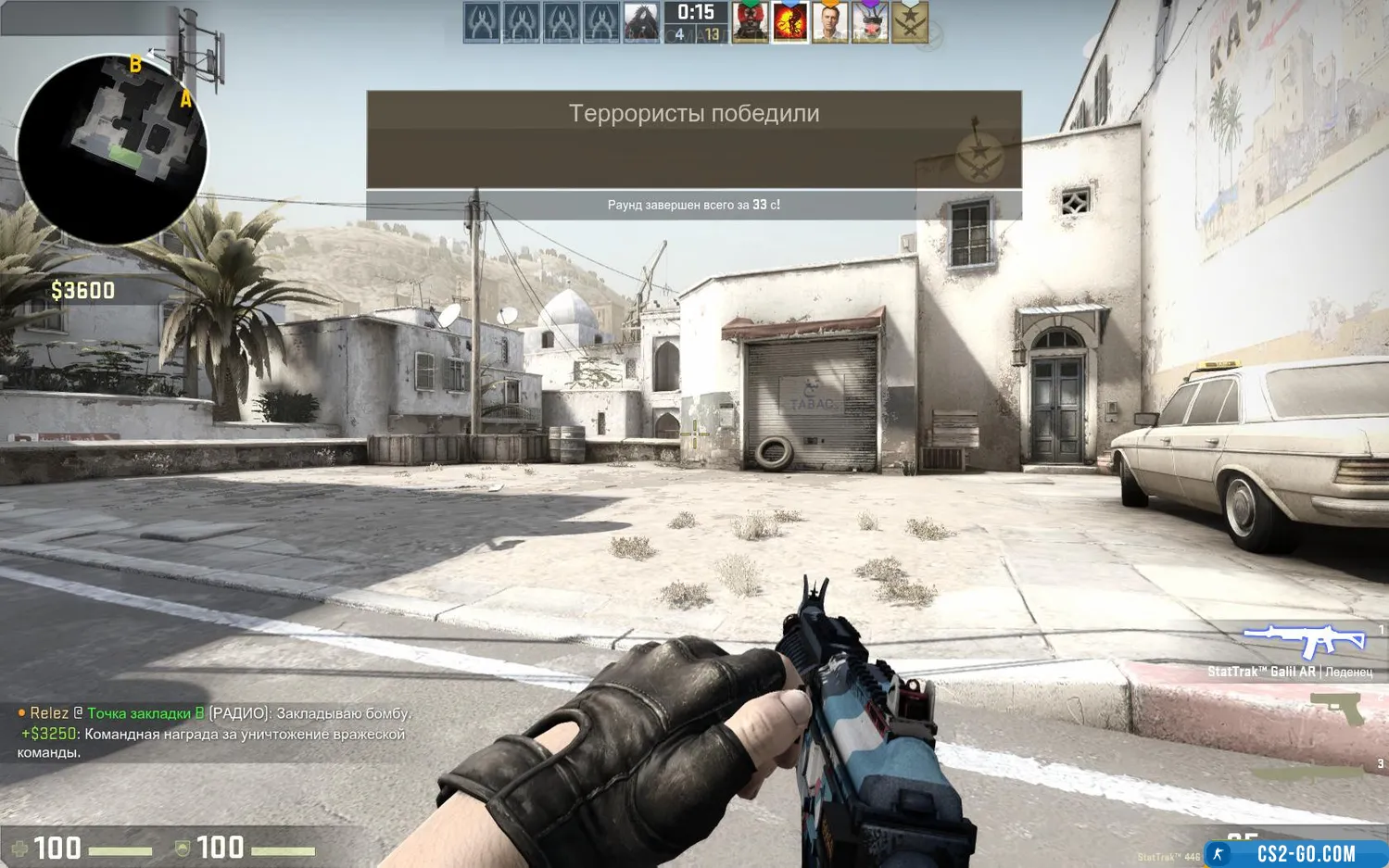The width and height of the screenshot is (1389, 868).
Task: Pick the avatar of man in white shirt
Action: (829, 22)
